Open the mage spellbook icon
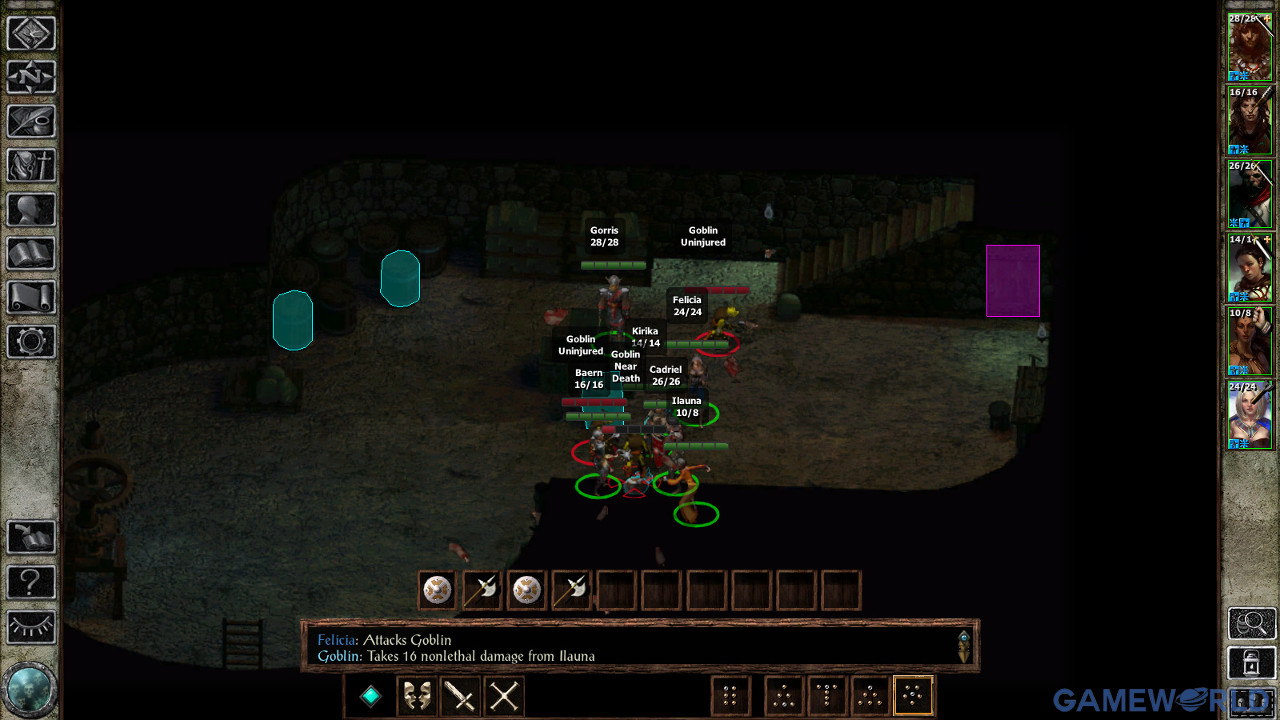Screen dimensions: 1280x720 pyautogui.click(x=31, y=253)
